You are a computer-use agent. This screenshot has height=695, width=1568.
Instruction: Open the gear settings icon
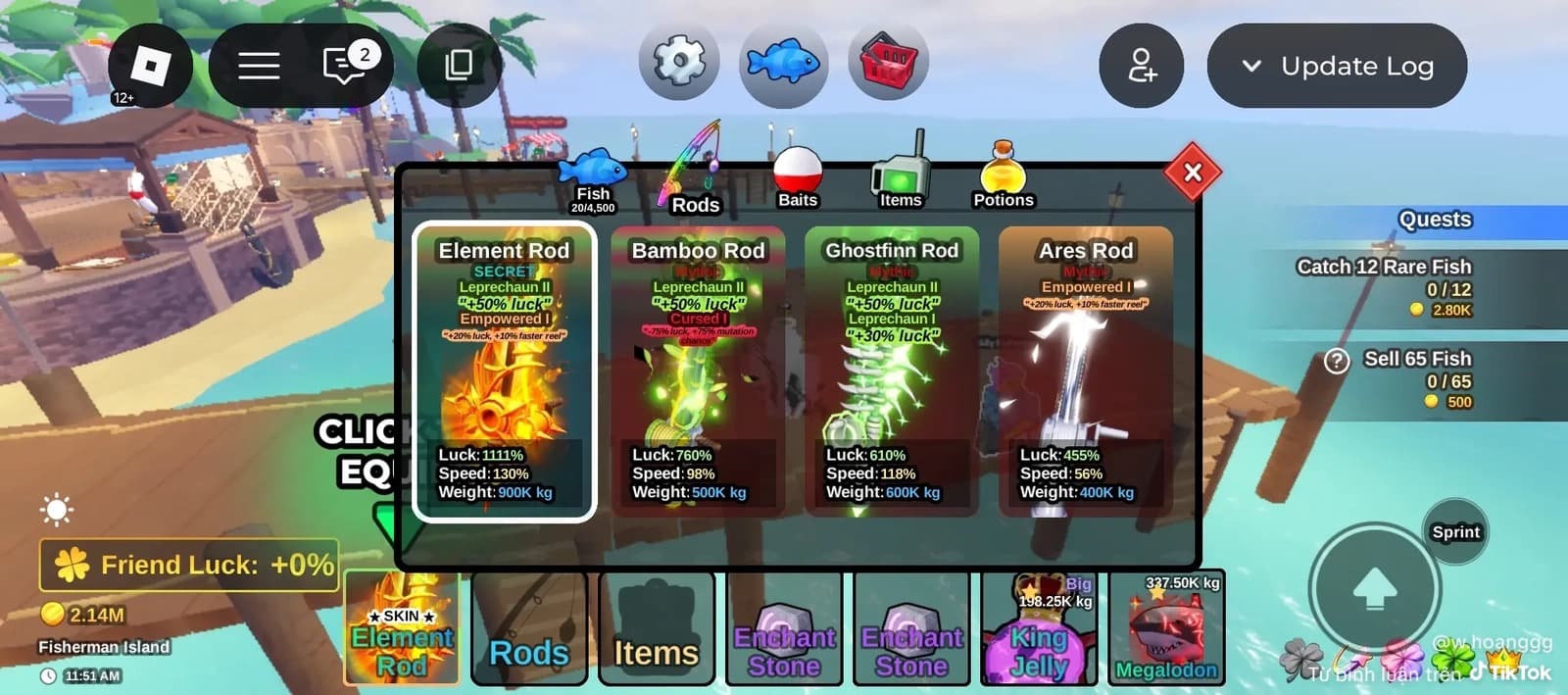pyautogui.click(x=679, y=63)
